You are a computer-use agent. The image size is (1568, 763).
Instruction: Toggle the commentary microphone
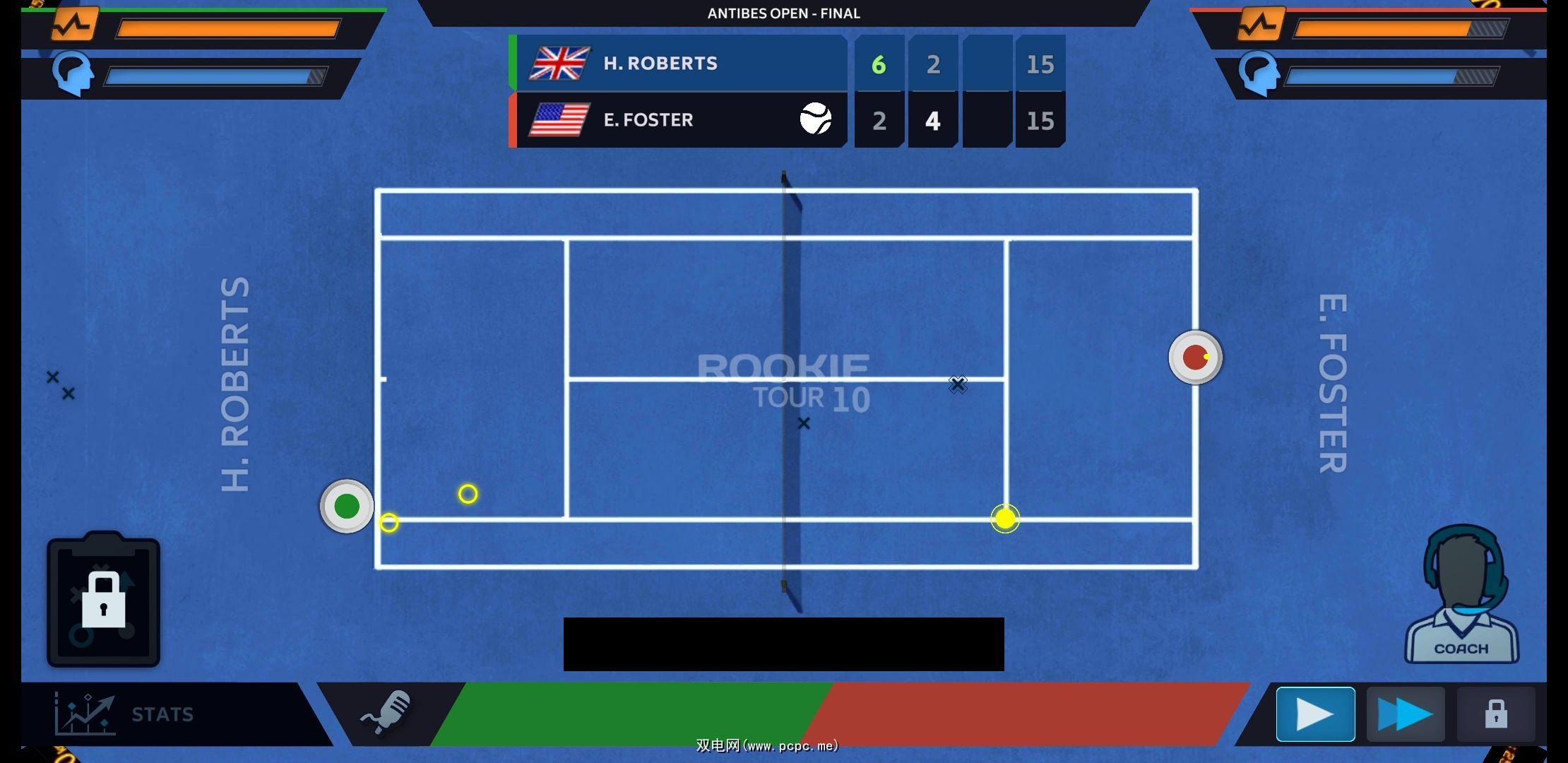click(387, 712)
